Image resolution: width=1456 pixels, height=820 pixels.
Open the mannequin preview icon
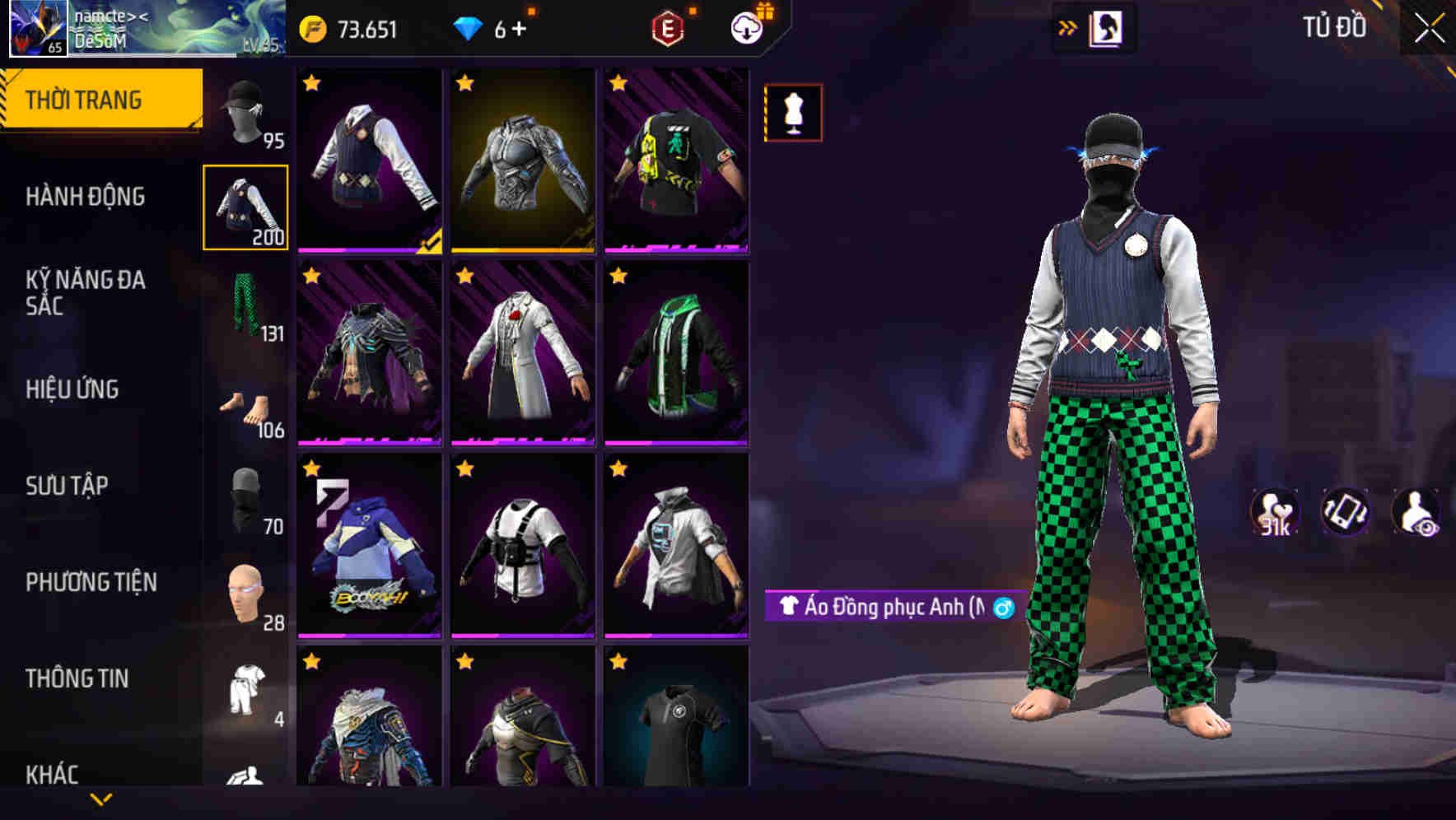click(x=792, y=113)
